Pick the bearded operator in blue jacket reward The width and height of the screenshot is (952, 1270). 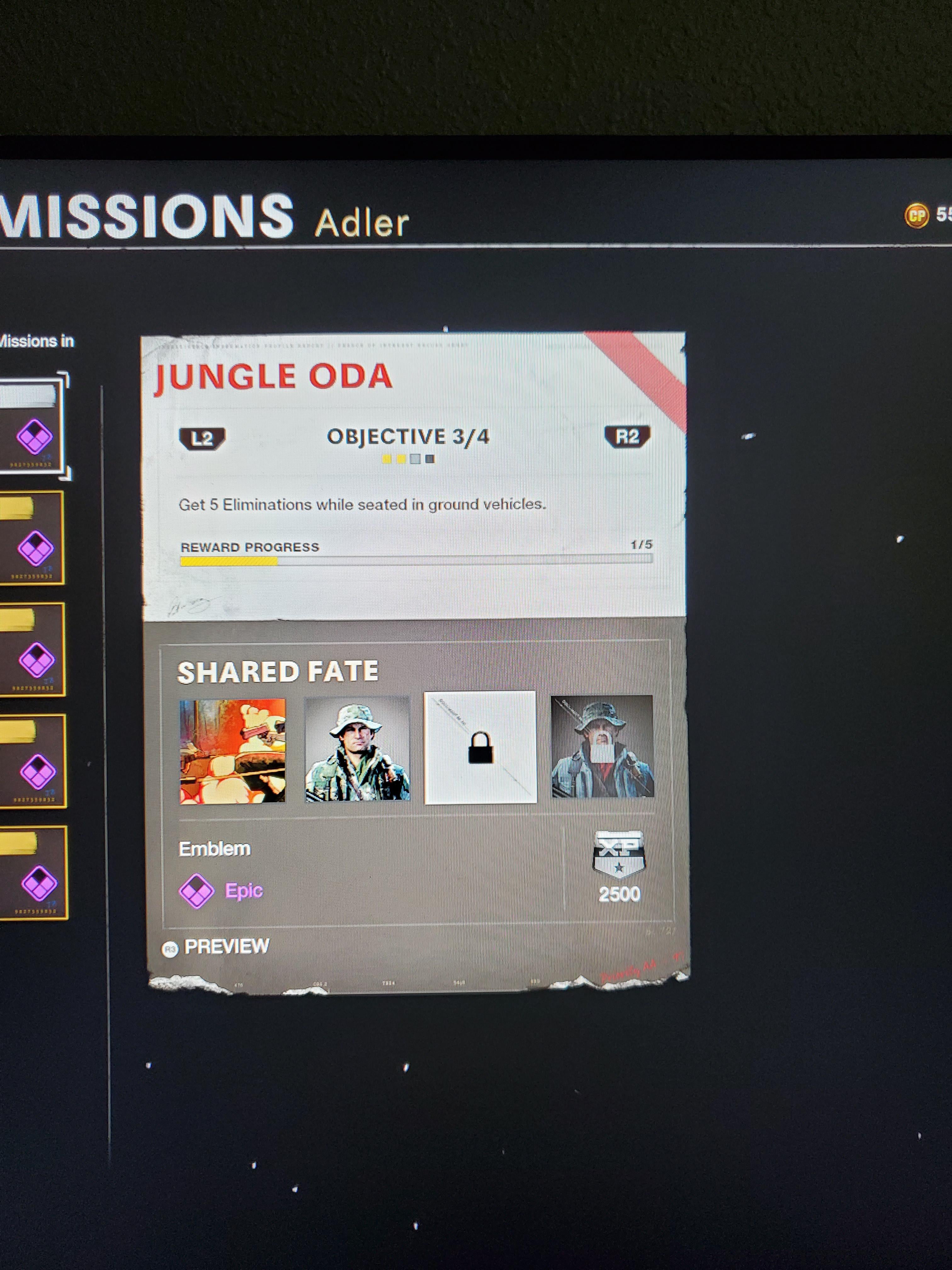pos(602,747)
